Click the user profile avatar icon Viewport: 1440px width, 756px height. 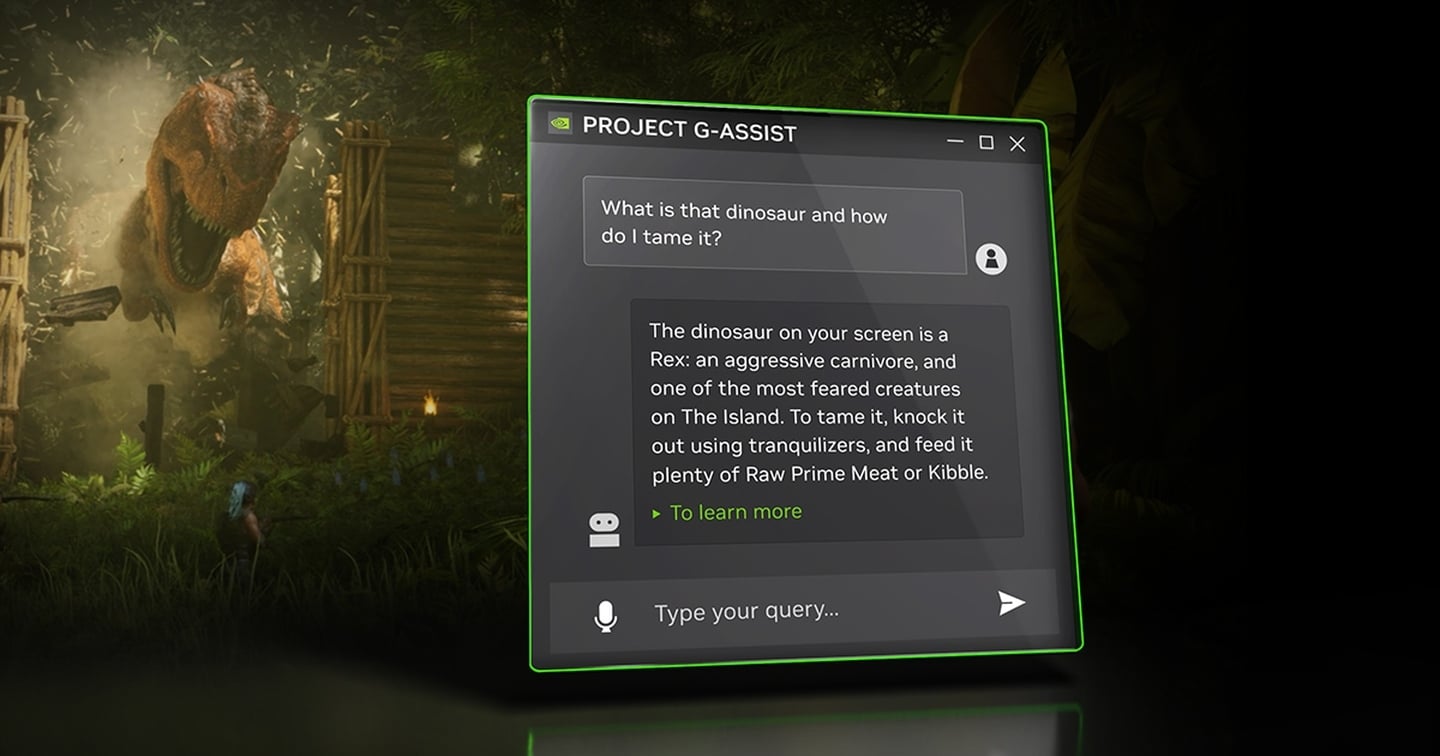tap(991, 259)
